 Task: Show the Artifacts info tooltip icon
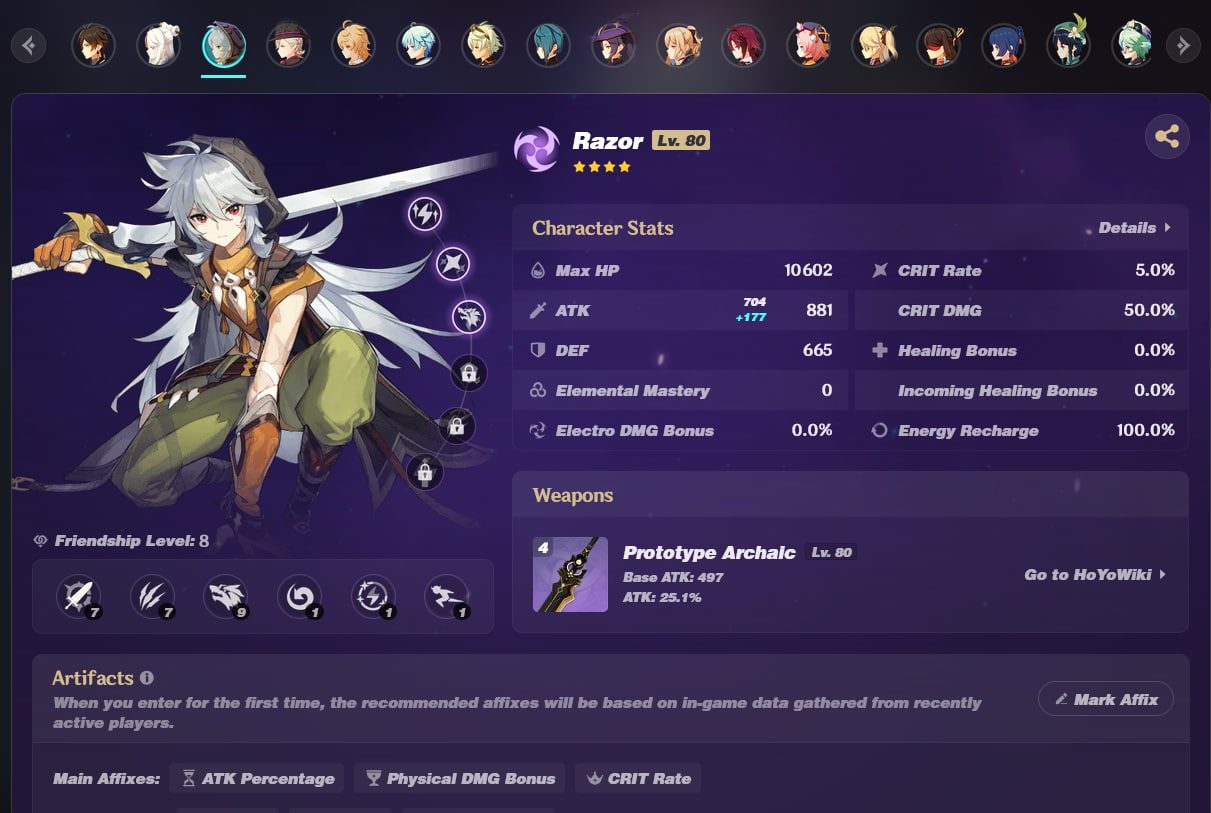point(147,678)
